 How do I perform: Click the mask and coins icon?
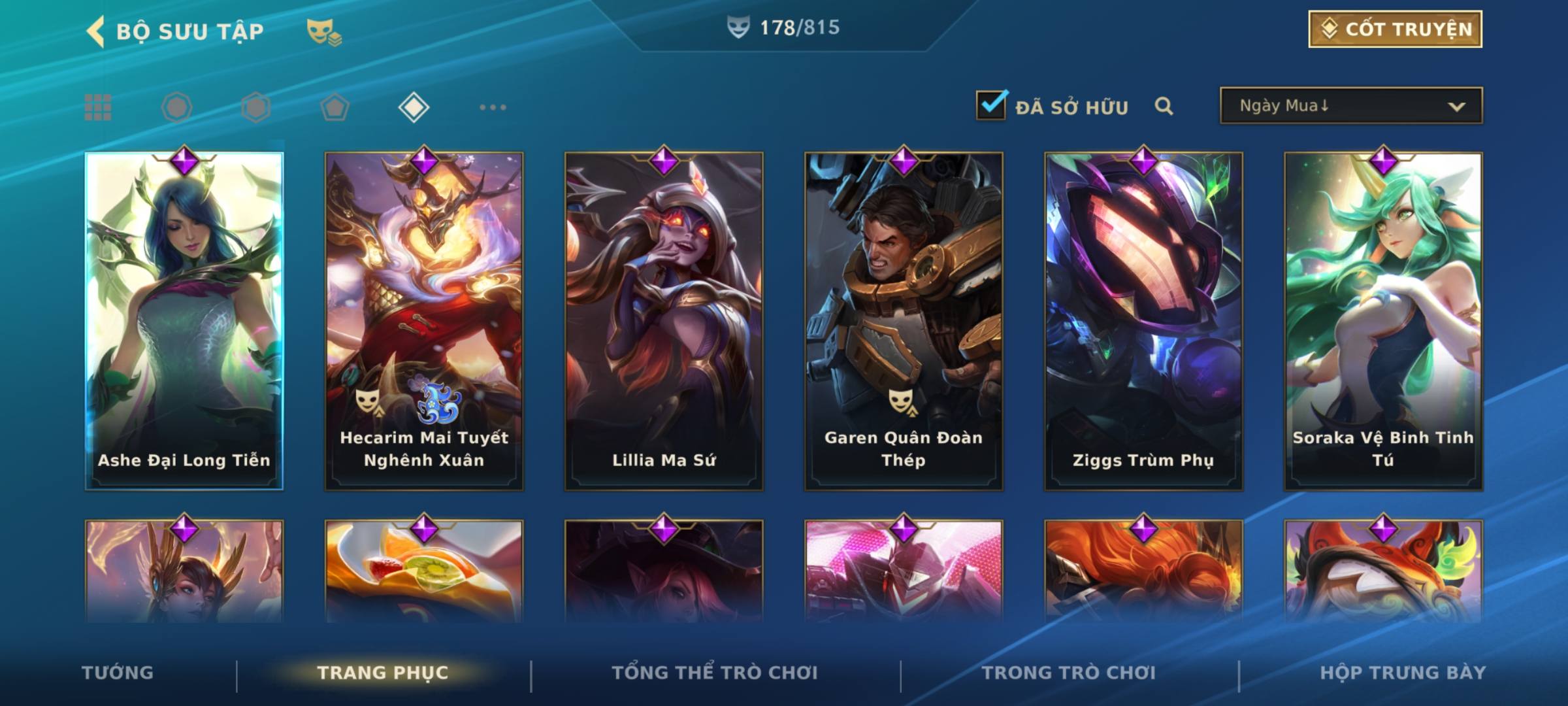coord(323,31)
